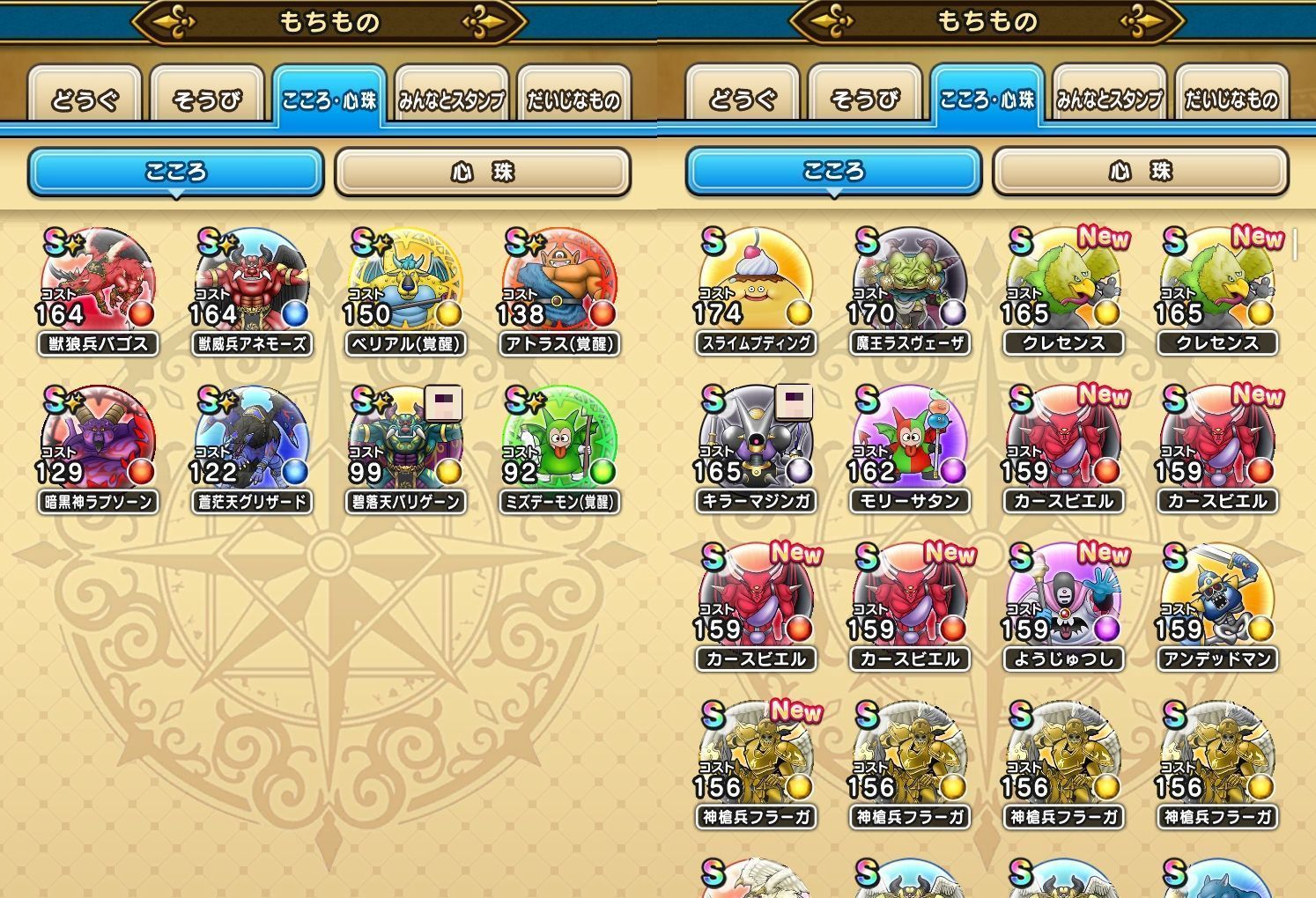The height and width of the screenshot is (898, 1316).
Task: Choose the 魔王ラスヴェーザ heart
Action: 910,283
